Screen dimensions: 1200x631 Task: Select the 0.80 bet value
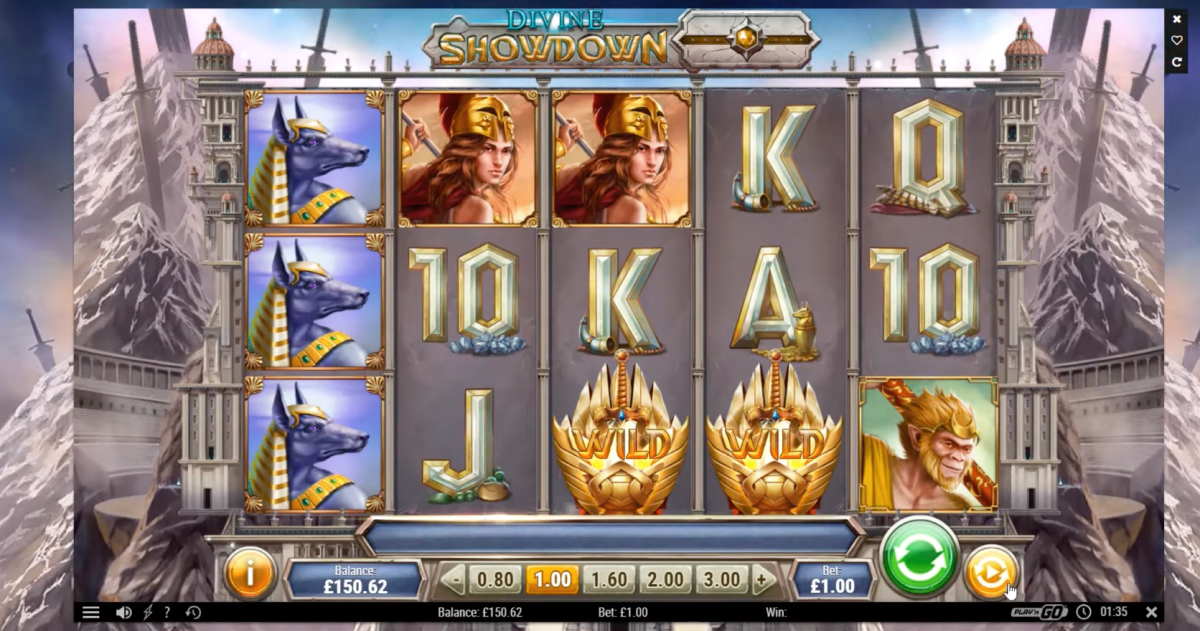[x=493, y=579]
